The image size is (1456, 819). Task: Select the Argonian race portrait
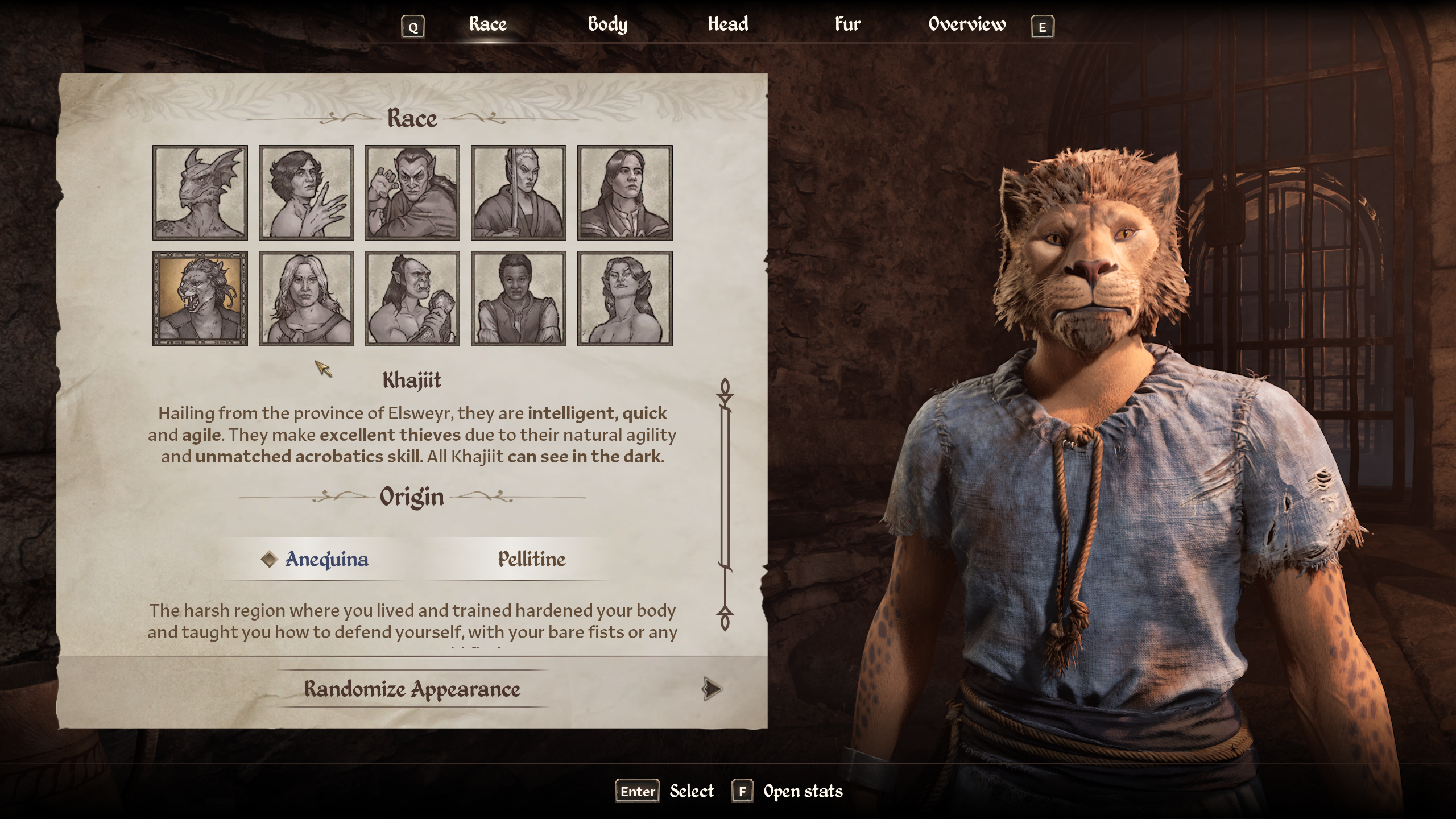coord(200,193)
